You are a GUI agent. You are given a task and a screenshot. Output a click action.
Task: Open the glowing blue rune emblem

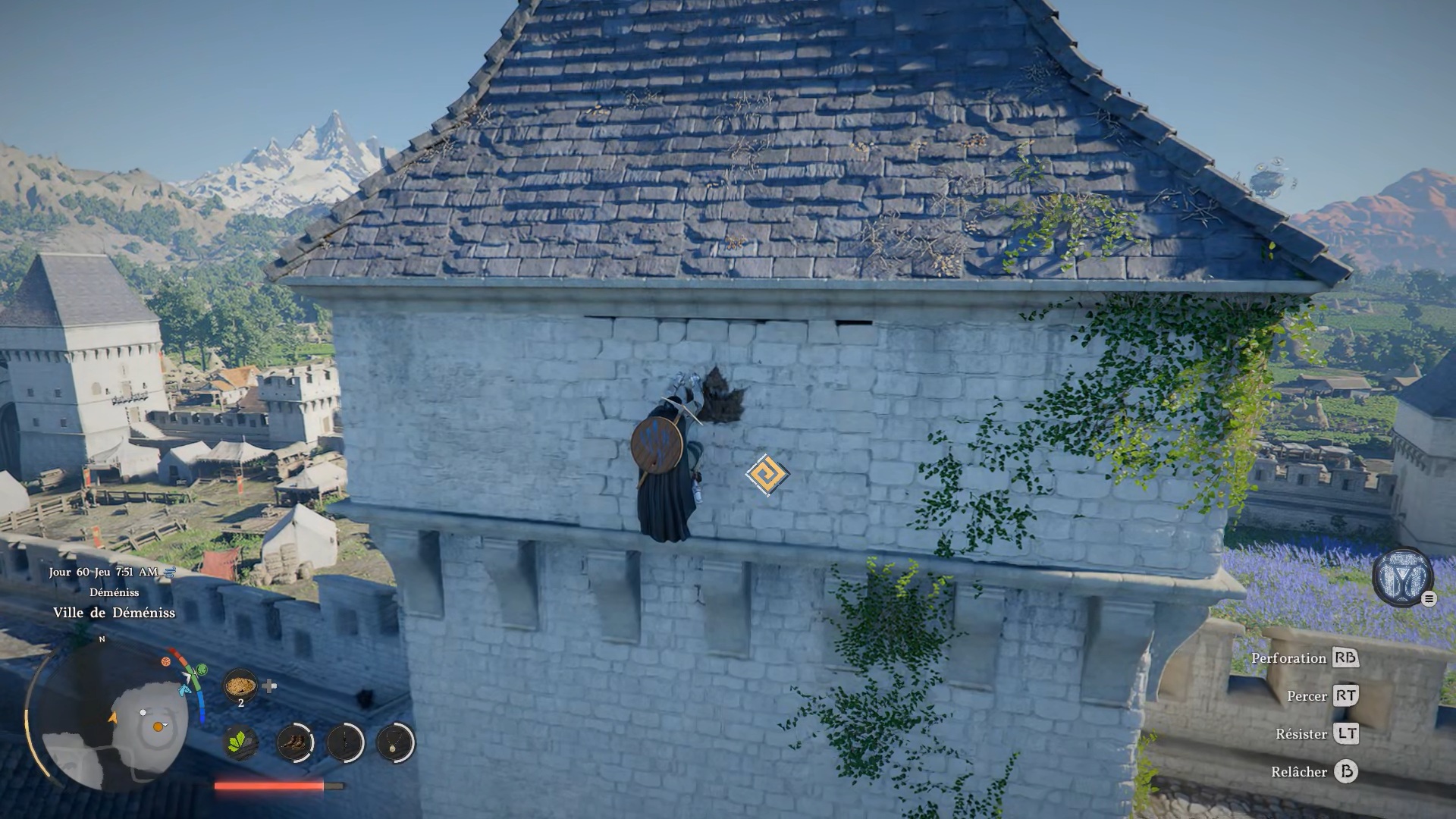click(x=1402, y=576)
